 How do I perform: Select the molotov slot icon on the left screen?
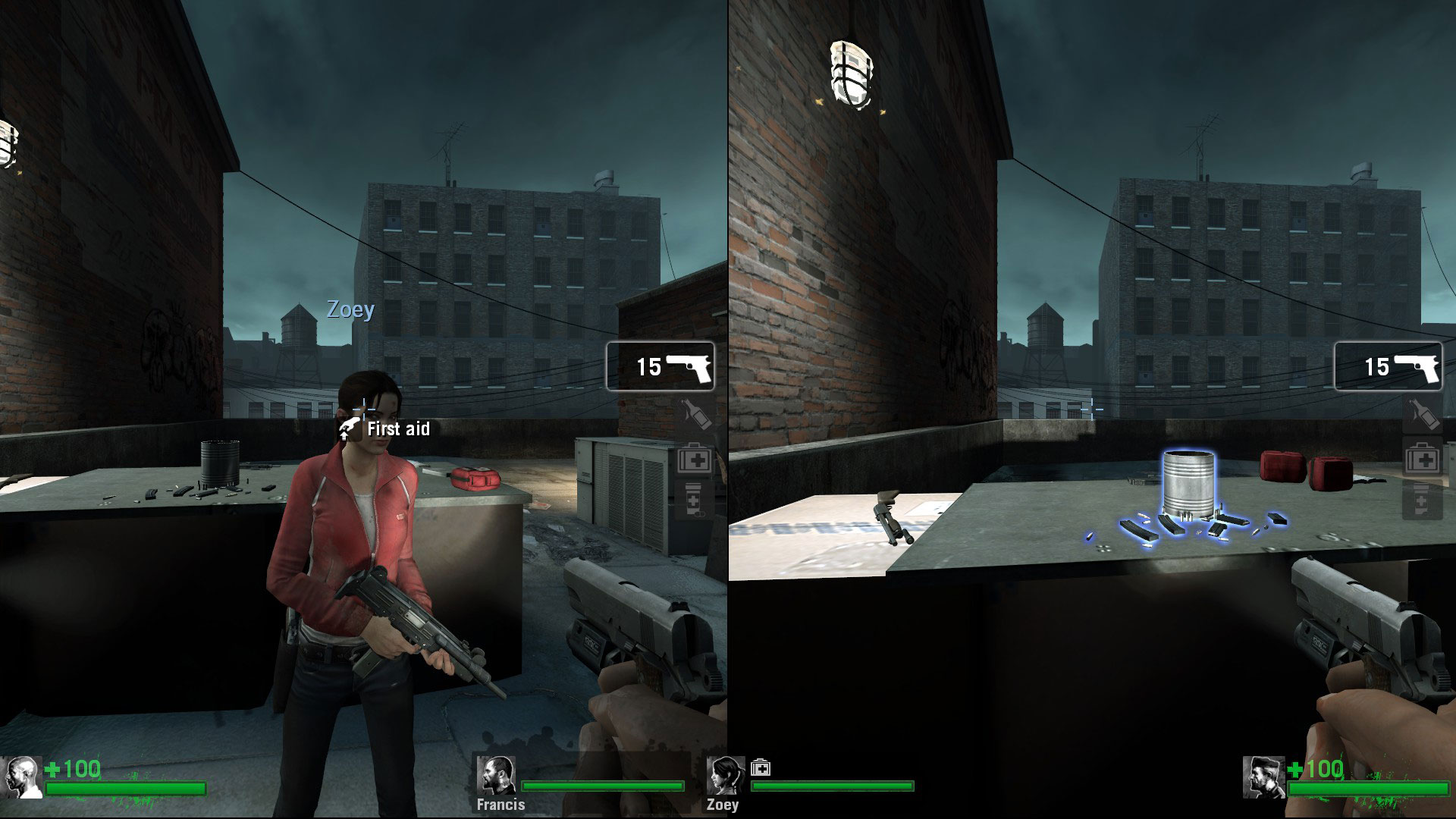pos(694,413)
